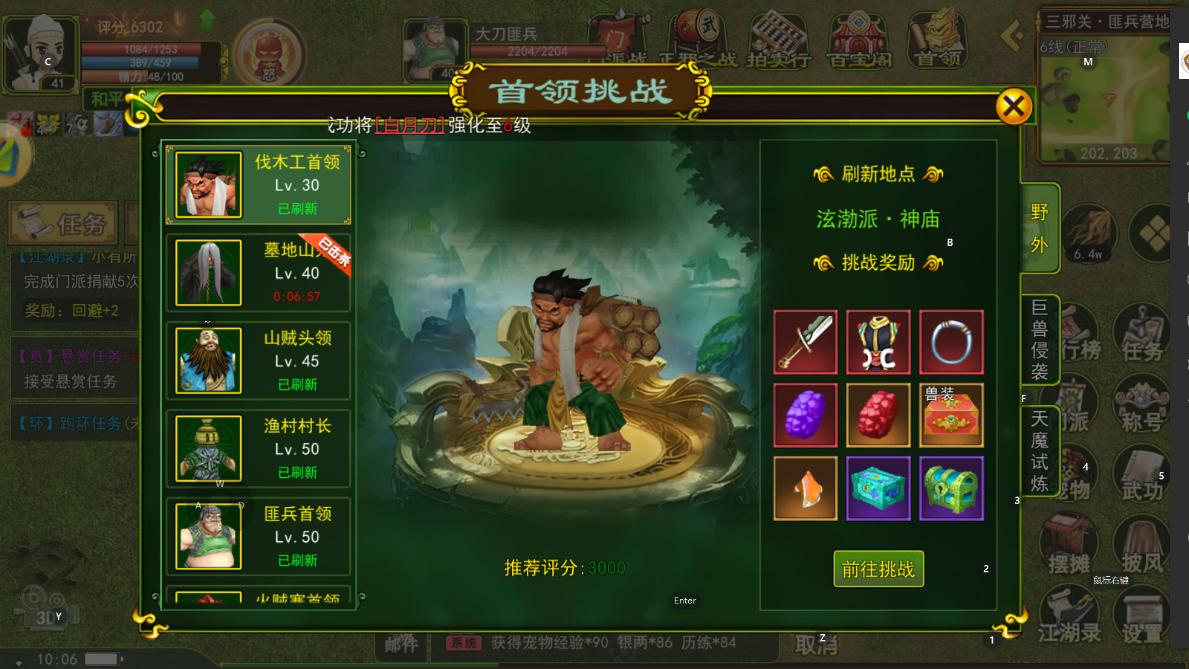
Task: Inspect the sword reward icon
Action: pos(805,342)
